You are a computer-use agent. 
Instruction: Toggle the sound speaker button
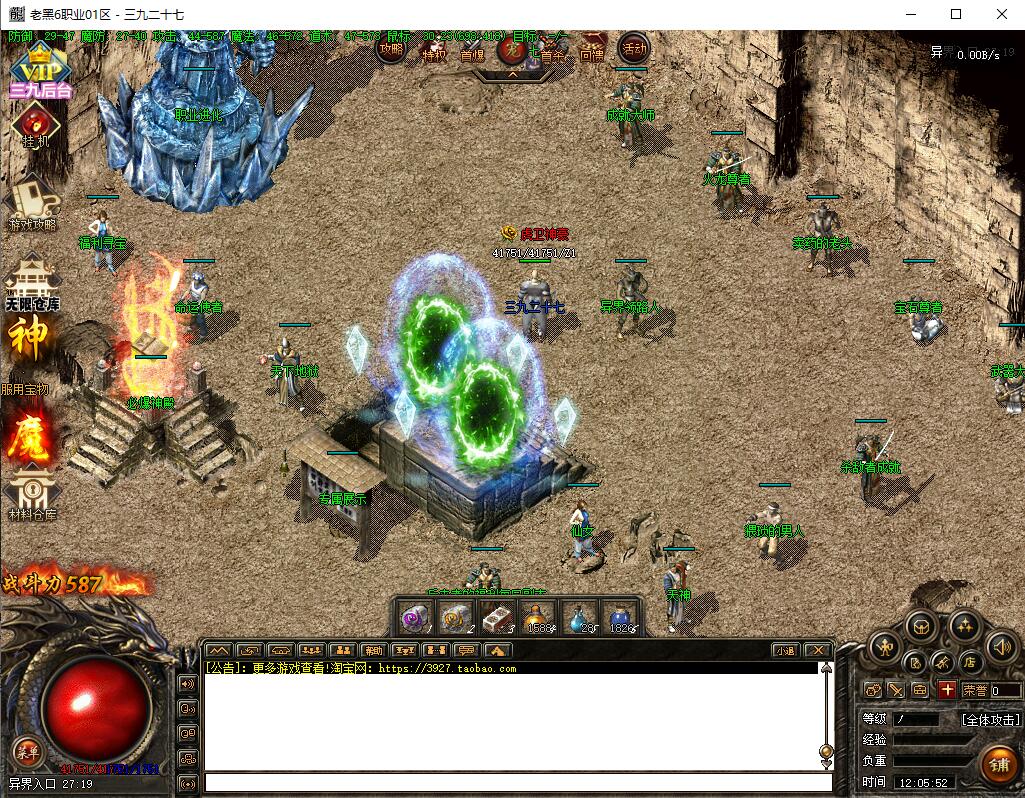click(1001, 647)
